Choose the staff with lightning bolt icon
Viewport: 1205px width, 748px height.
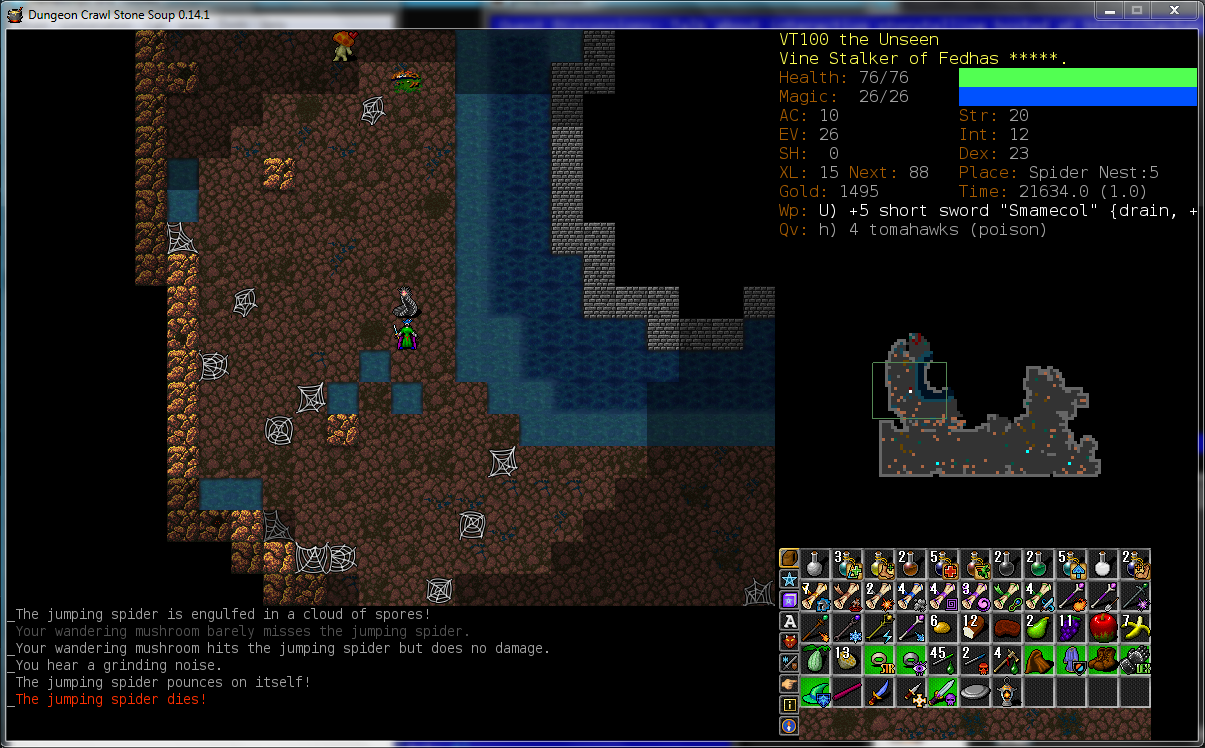coord(880,628)
